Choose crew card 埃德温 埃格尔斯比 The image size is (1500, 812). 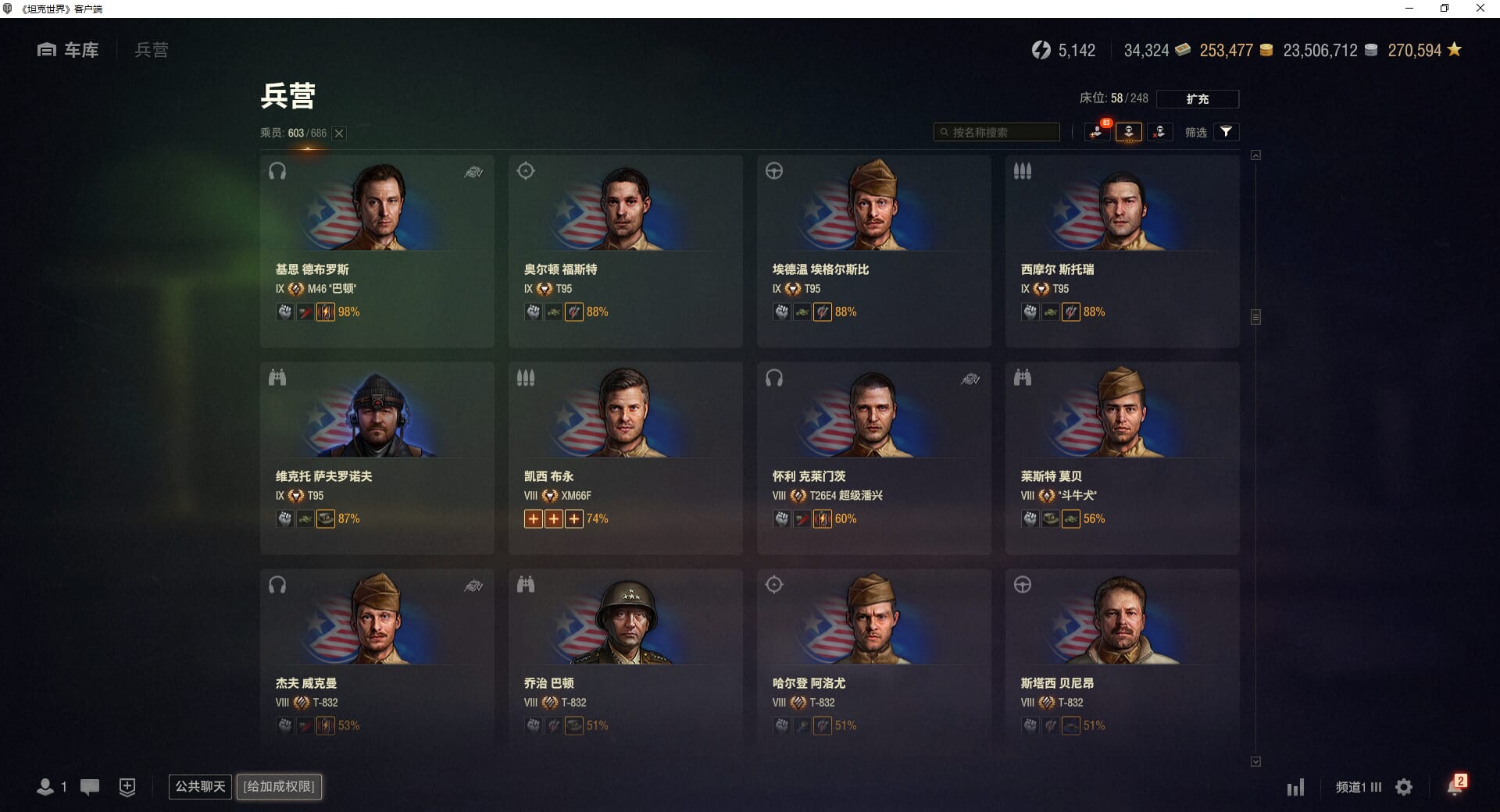(873, 250)
